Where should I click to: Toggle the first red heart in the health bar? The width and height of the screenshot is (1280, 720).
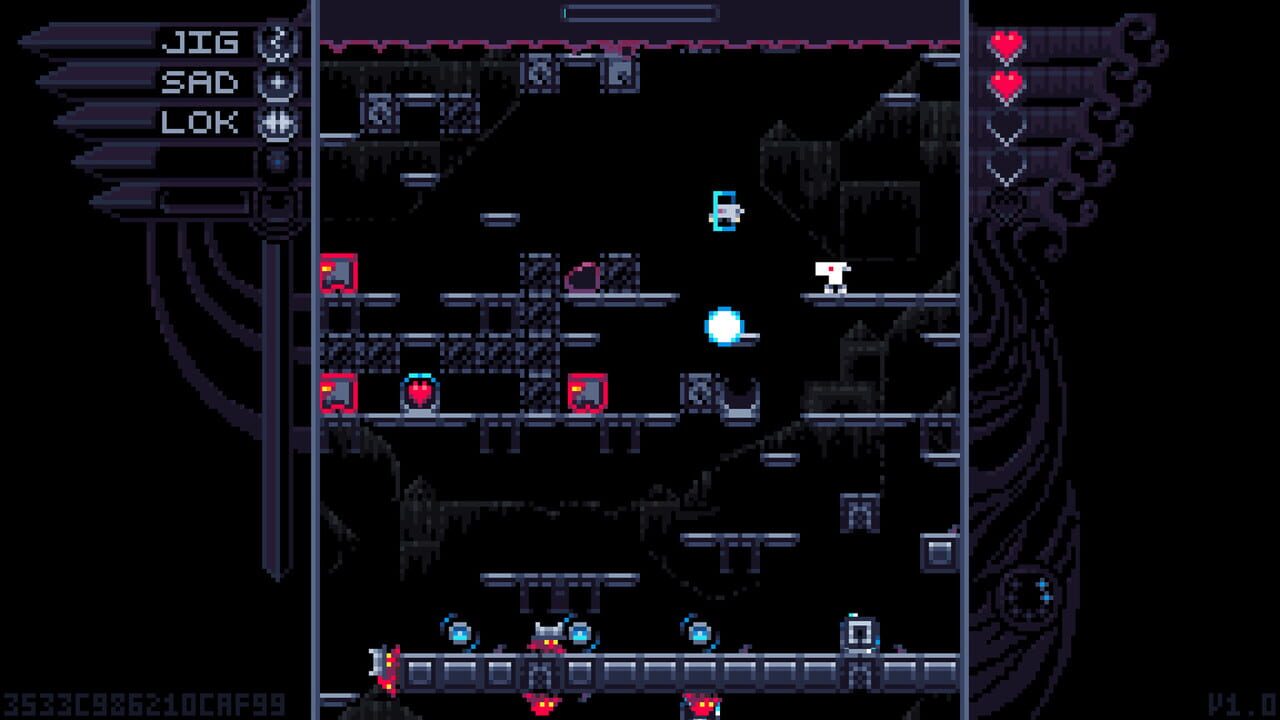coord(1005,45)
